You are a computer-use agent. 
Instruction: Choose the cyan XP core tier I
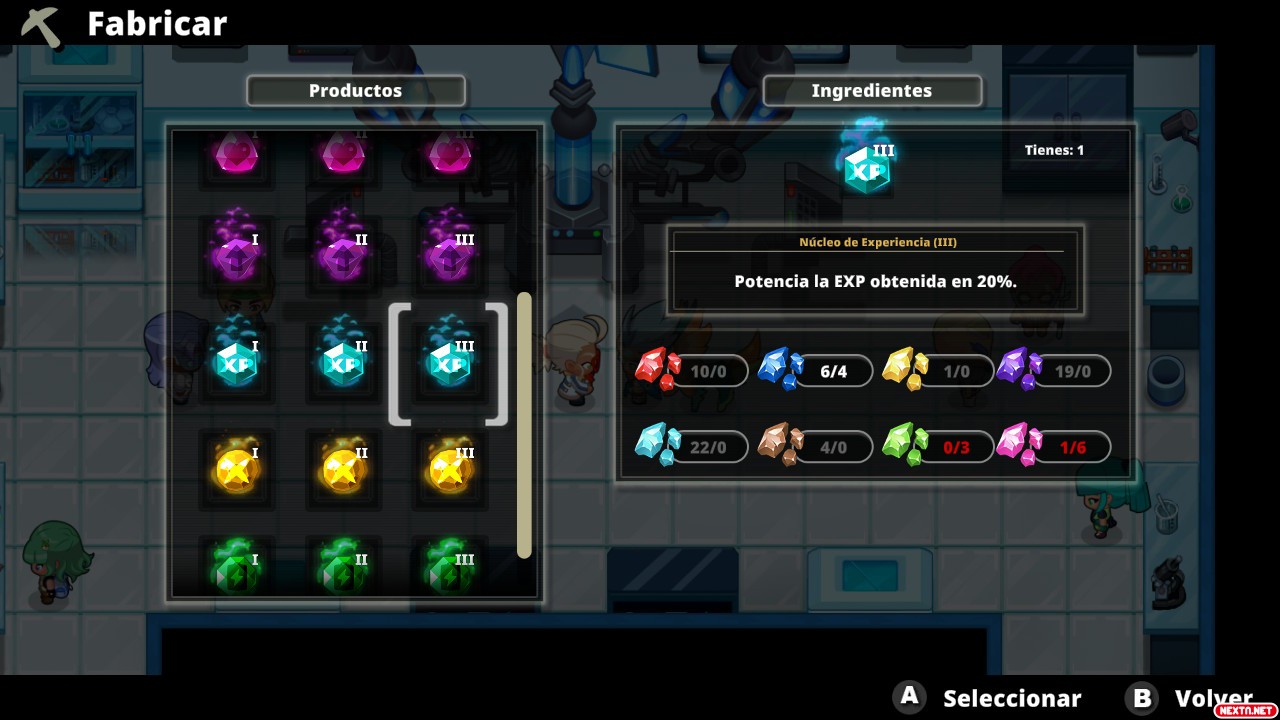point(237,362)
